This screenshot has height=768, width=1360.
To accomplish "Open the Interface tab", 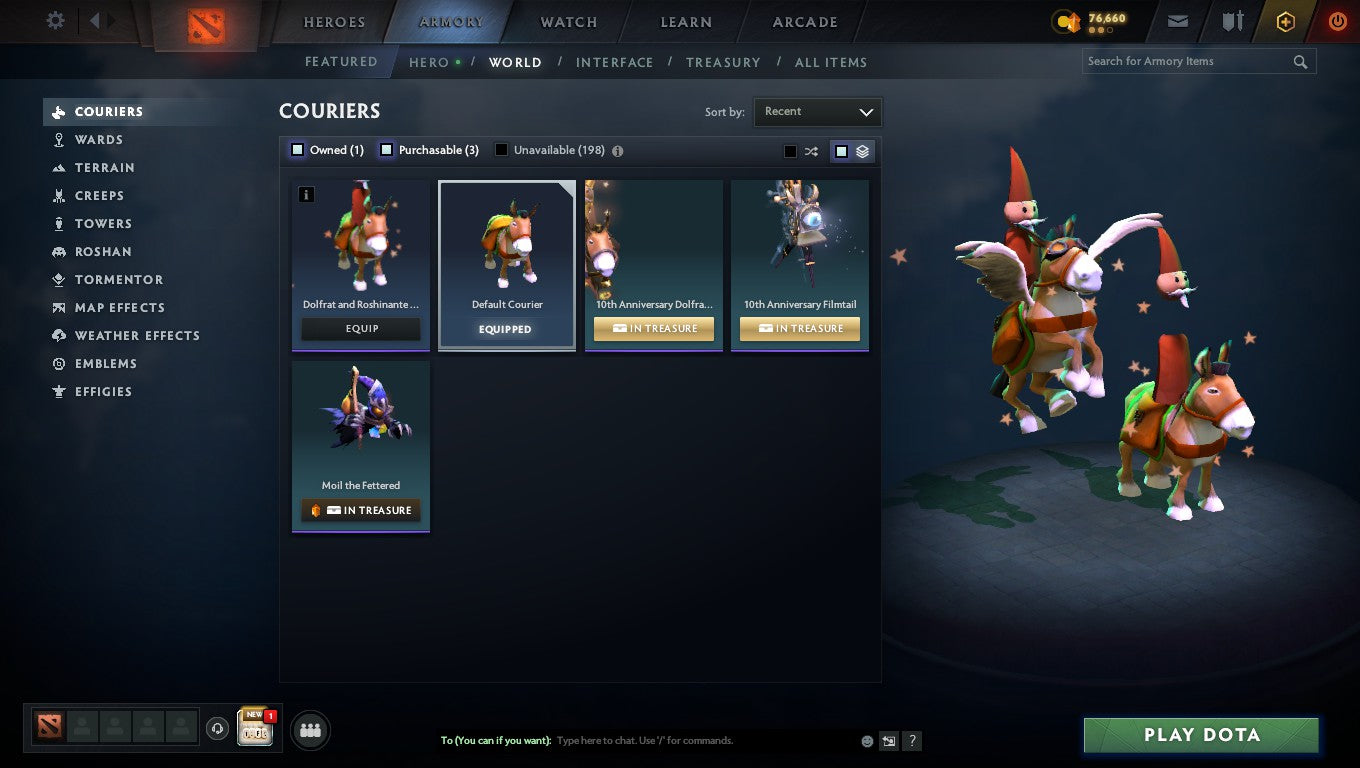I will 614,62.
